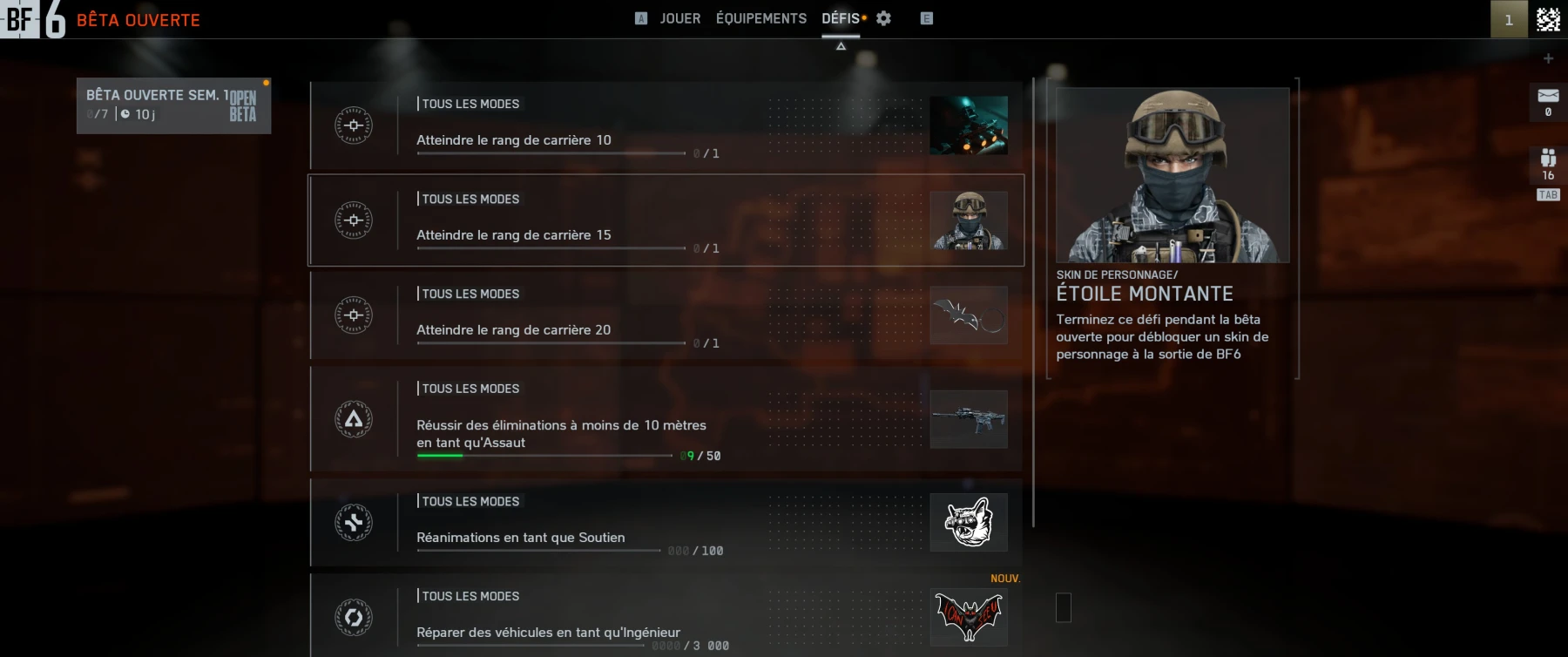
Task: Open the BÊTA OUVERTE SEM. 1 card
Action: (x=173, y=105)
